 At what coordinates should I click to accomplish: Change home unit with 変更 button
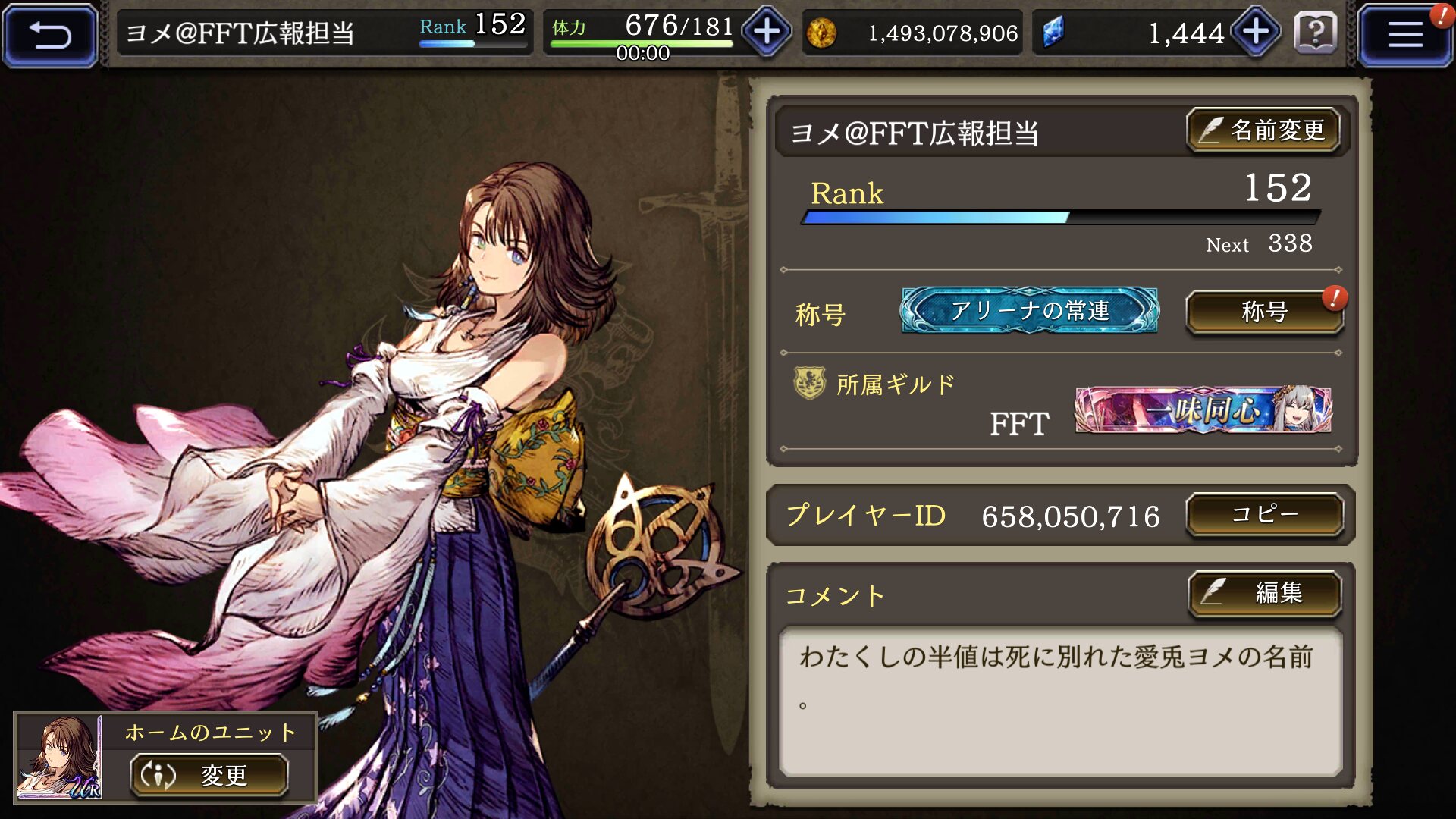(x=209, y=775)
